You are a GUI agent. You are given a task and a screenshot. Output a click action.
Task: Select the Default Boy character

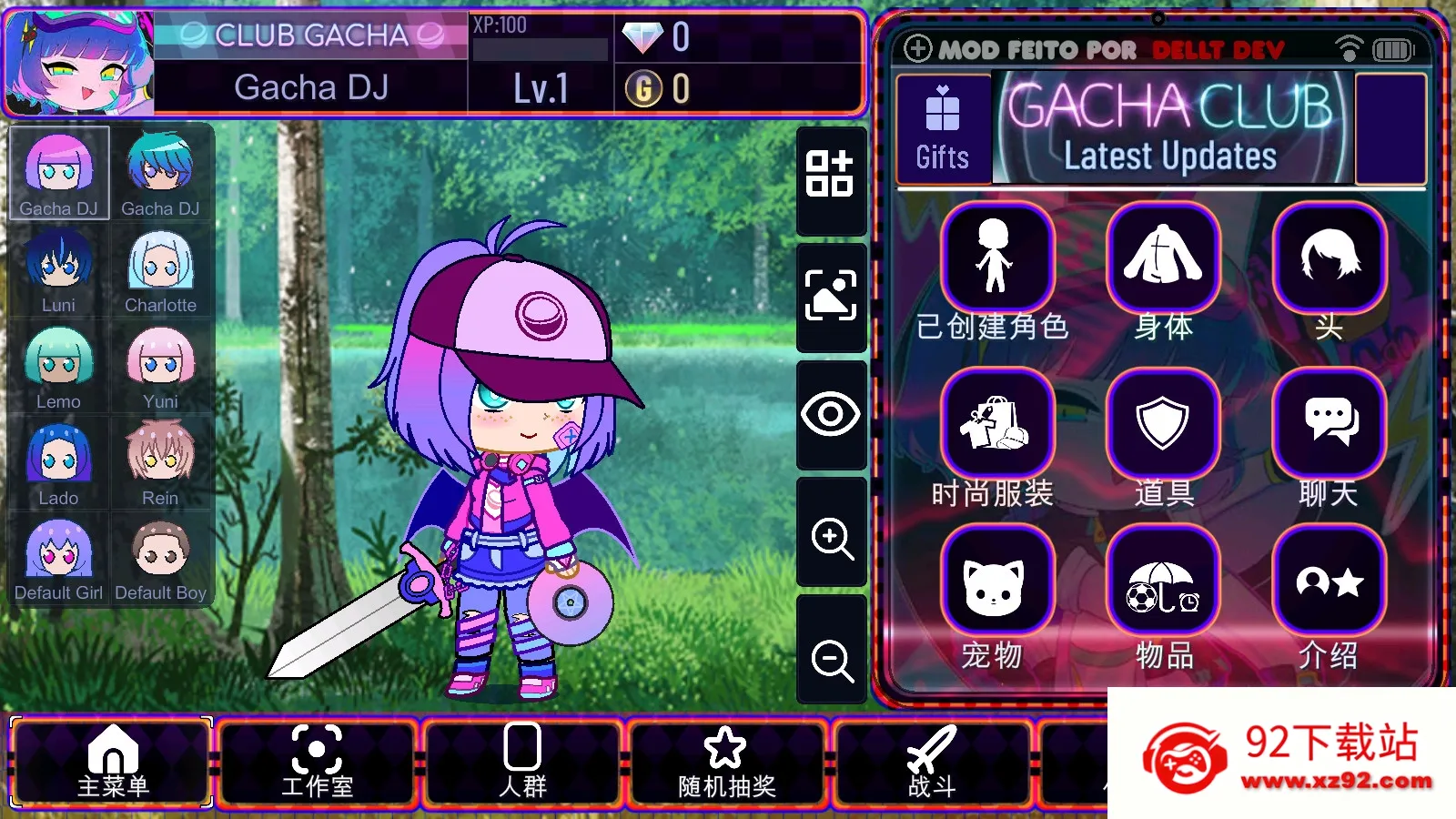pyautogui.click(x=160, y=557)
